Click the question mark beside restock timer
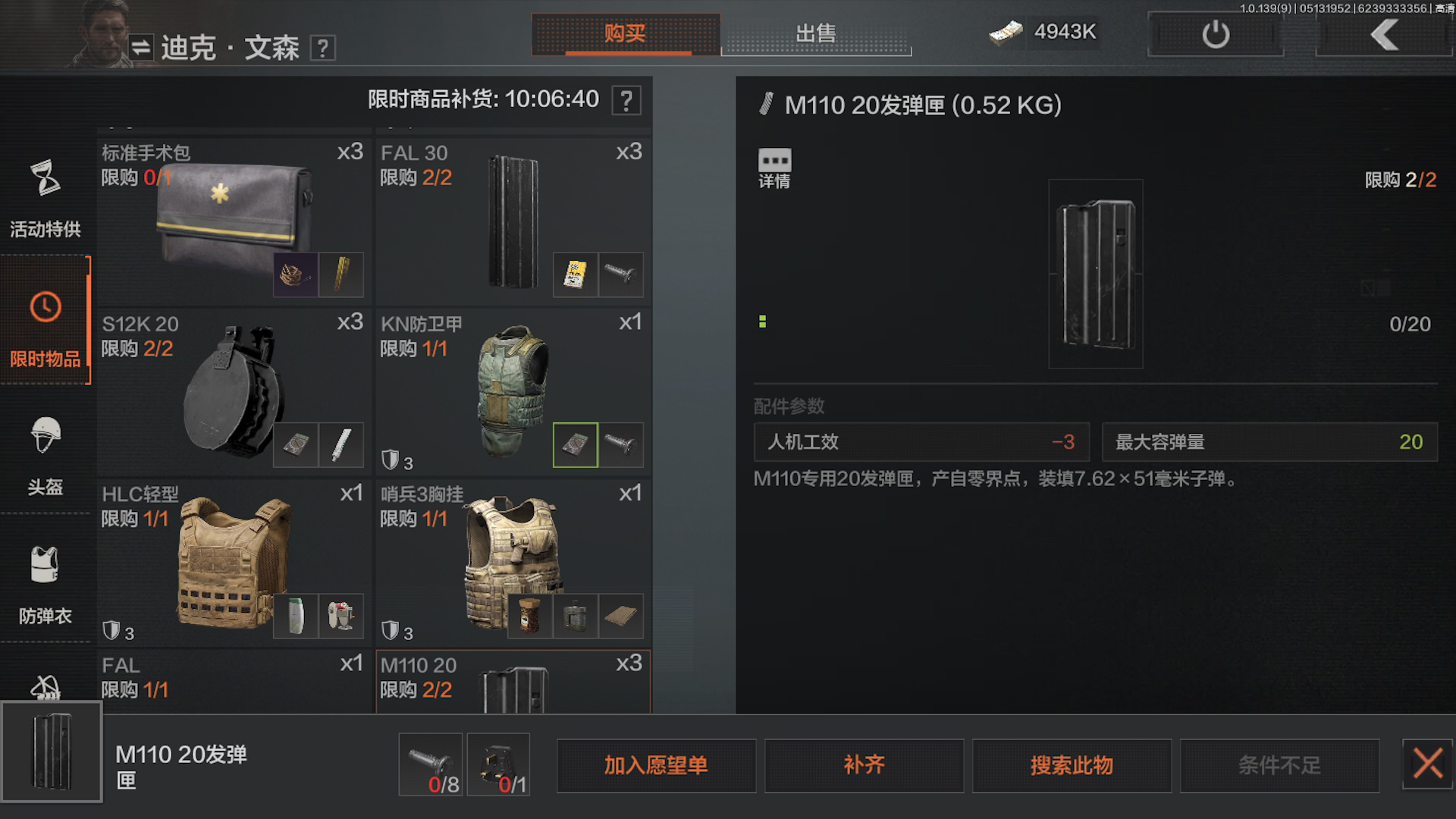 point(626,99)
